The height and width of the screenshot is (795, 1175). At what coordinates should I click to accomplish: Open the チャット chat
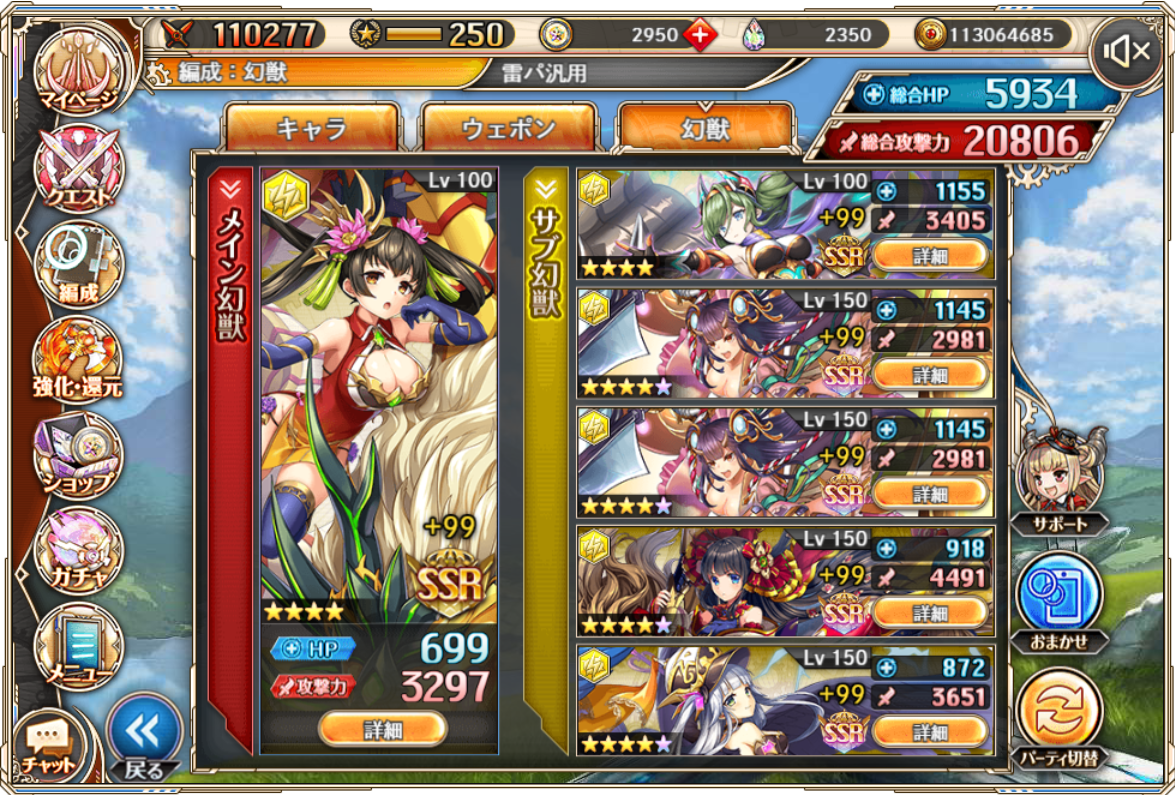[x=48, y=744]
